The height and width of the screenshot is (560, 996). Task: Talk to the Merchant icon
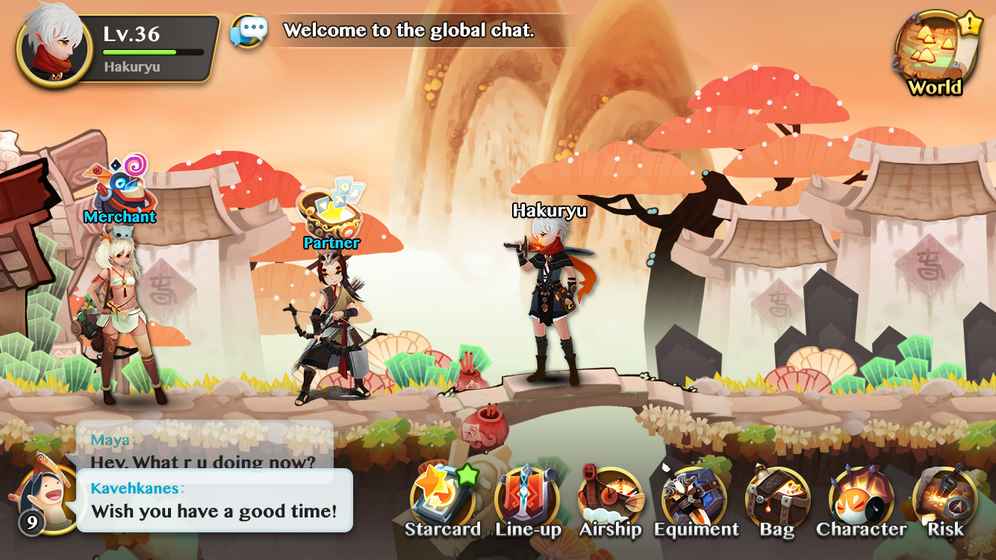point(120,185)
